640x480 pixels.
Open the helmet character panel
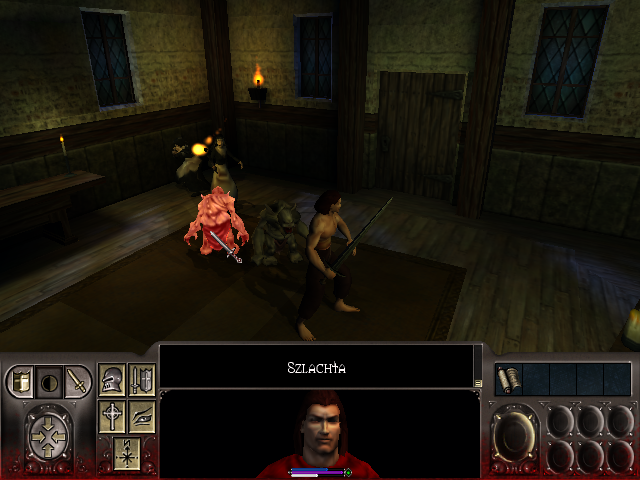coord(112,381)
